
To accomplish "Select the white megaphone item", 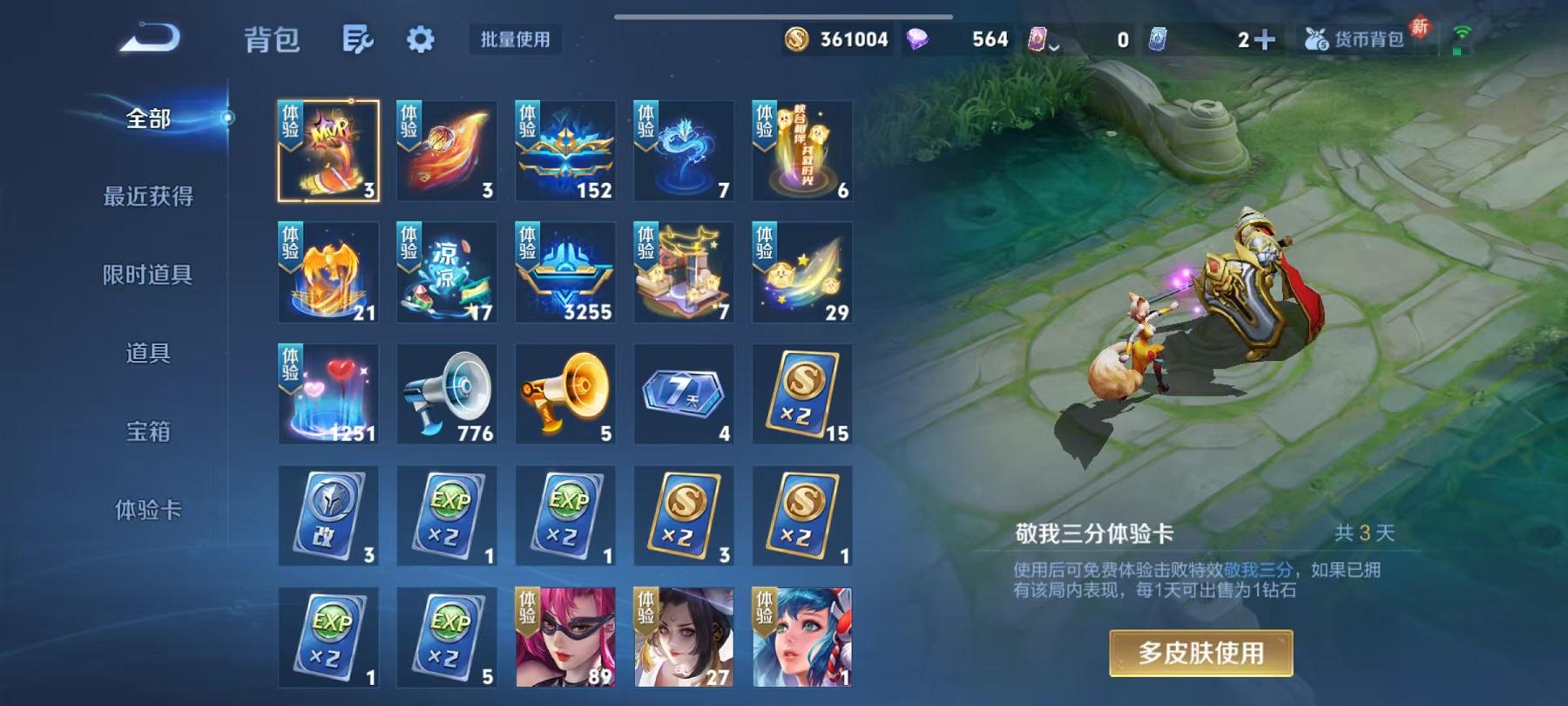I will point(447,392).
